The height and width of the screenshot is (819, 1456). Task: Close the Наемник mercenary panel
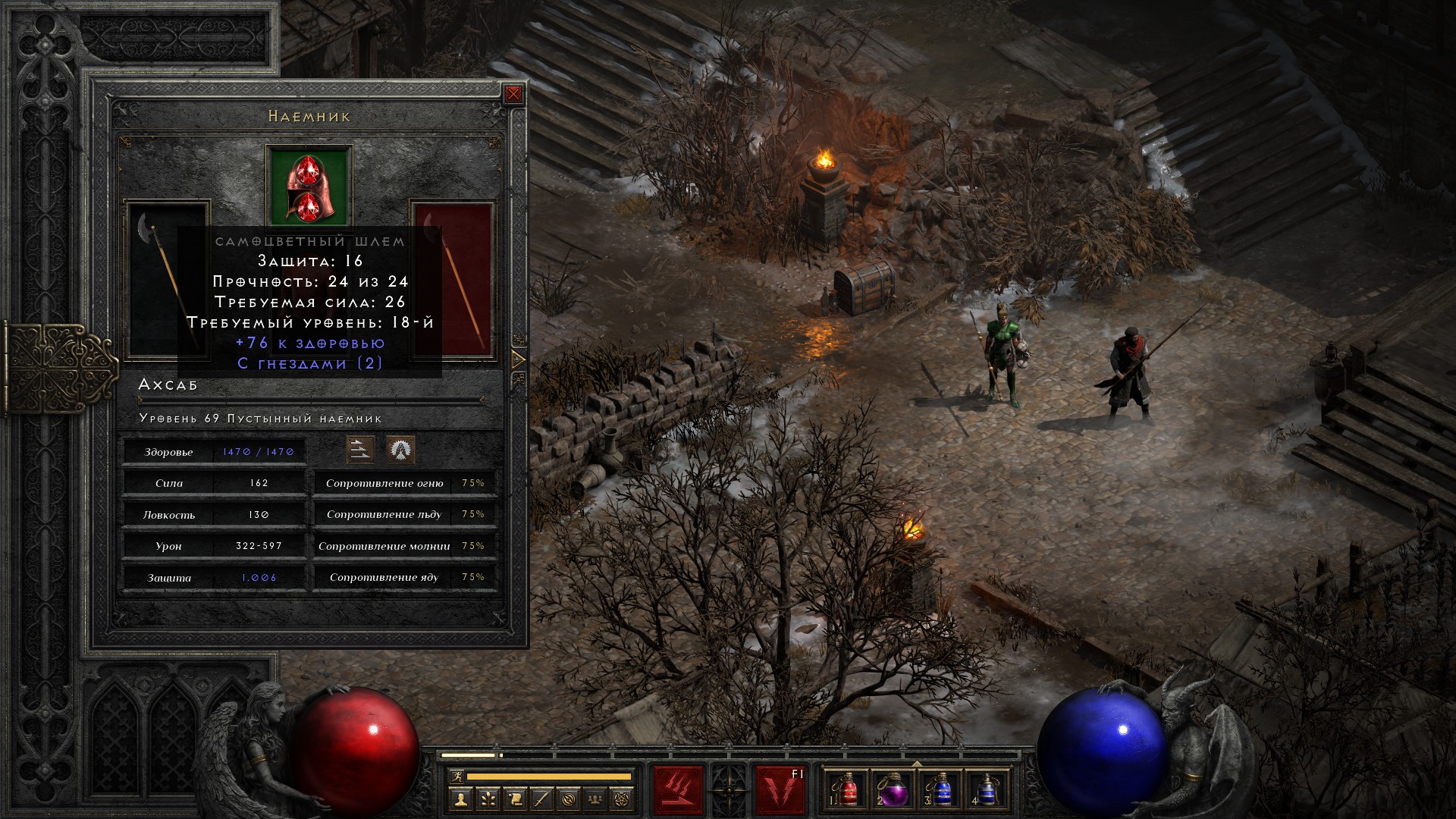tap(513, 94)
